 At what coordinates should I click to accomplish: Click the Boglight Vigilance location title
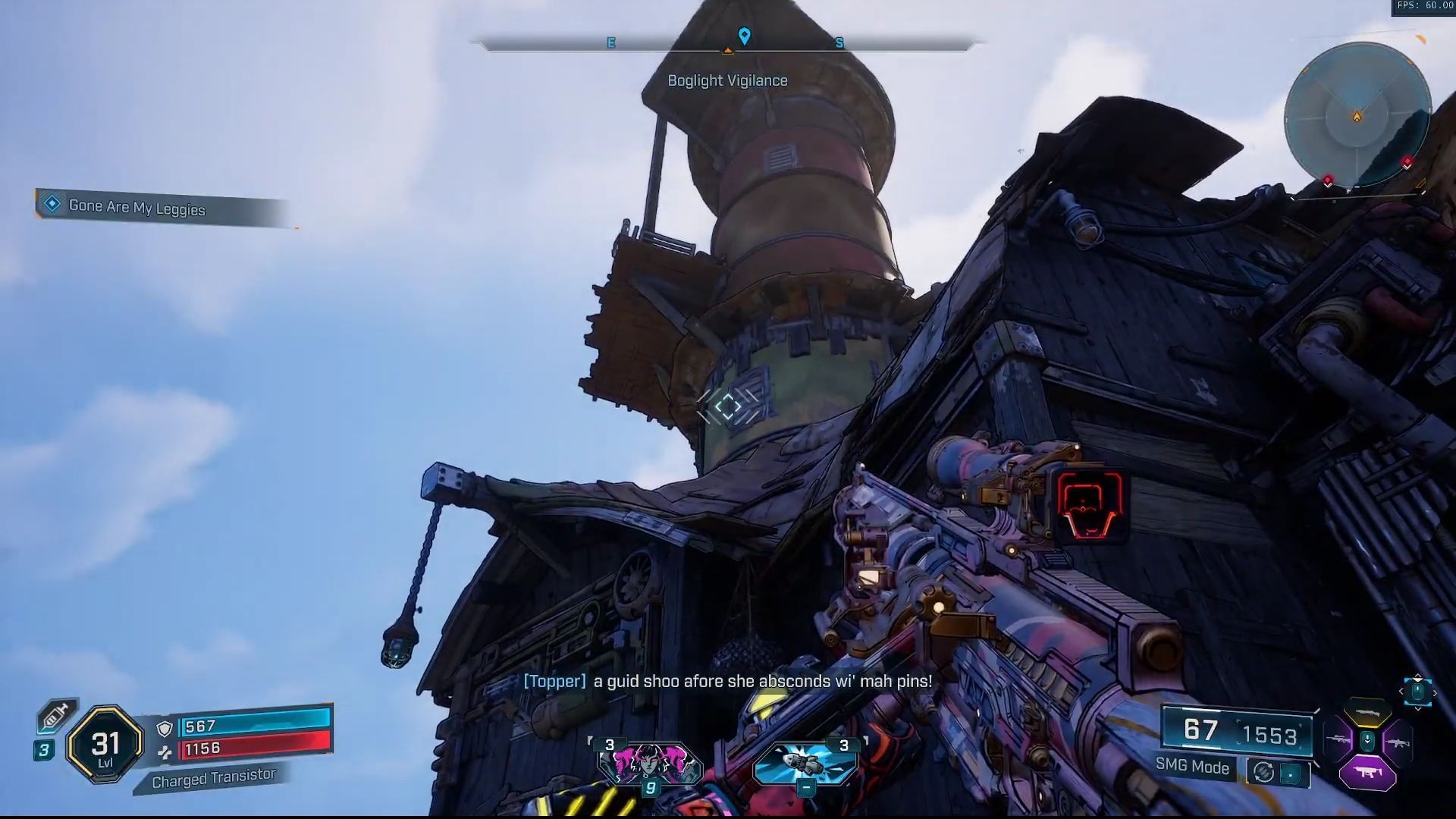(x=727, y=80)
